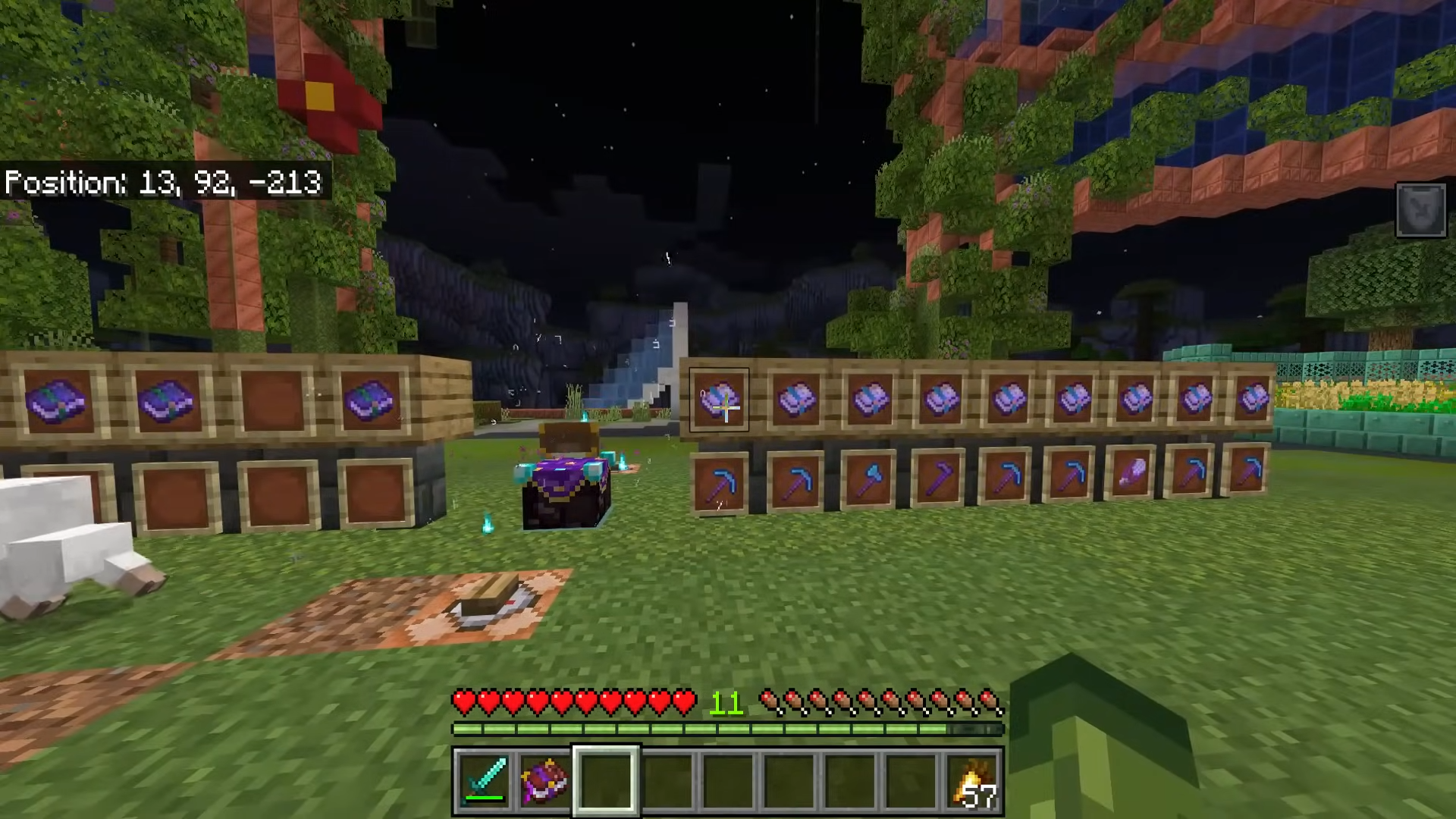The width and height of the screenshot is (1456, 819).
Task: Click the gray status effect icon
Action: point(1420,210)
